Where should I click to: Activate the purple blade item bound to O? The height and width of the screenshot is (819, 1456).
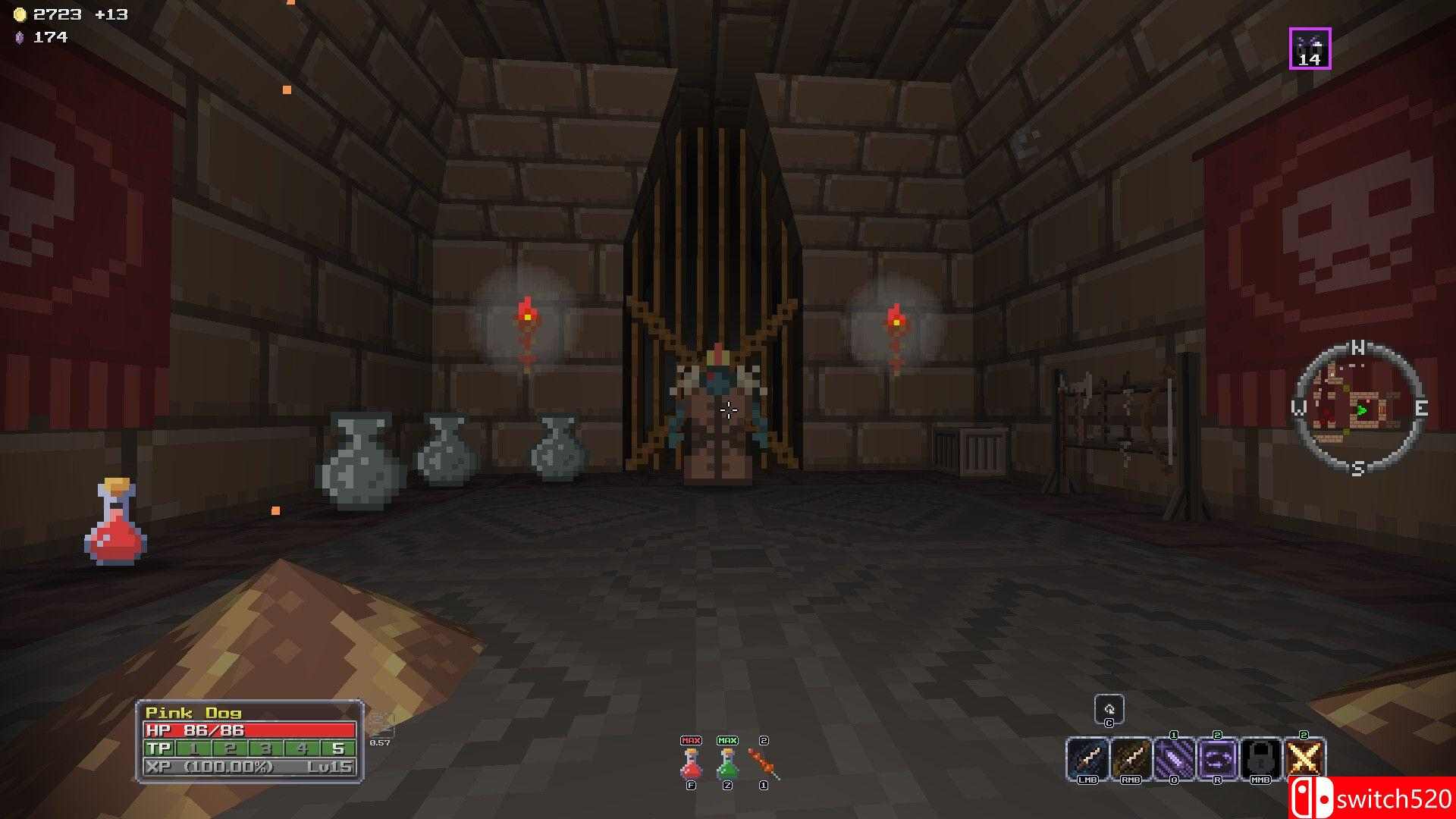[x=1173, y=757]
